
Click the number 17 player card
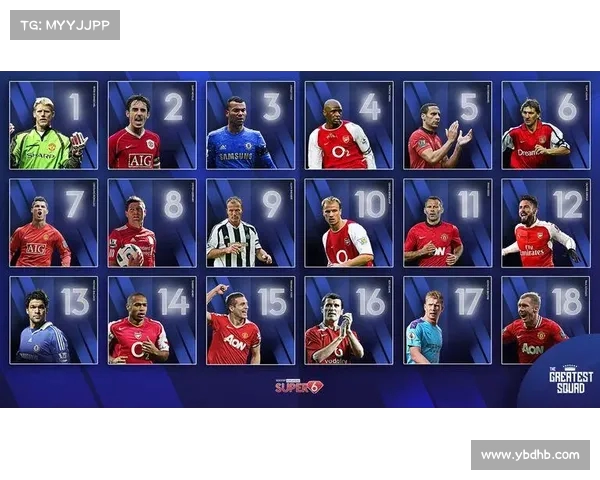pos(447,320)
